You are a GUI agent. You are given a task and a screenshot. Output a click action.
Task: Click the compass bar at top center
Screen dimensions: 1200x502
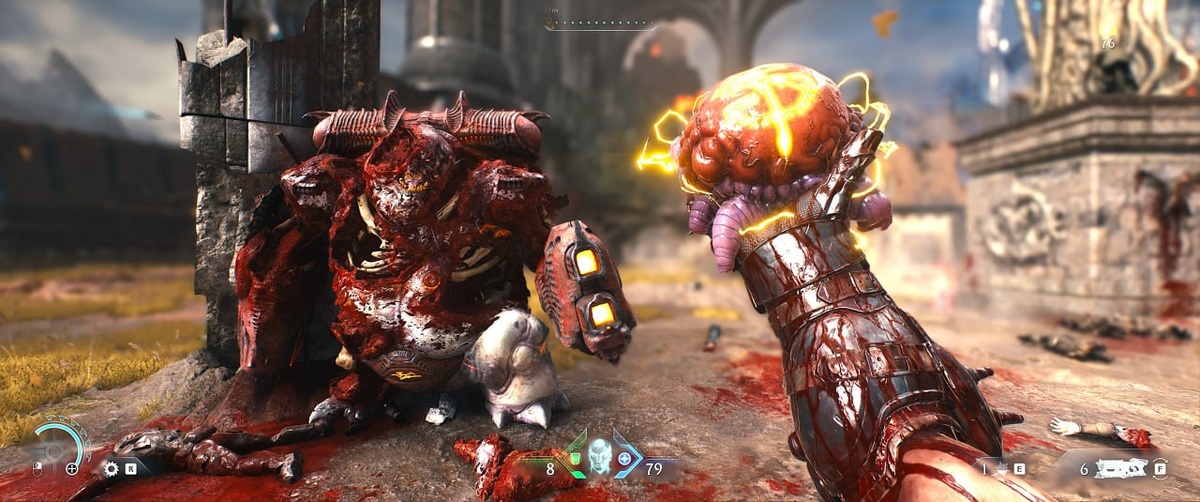[x=600, y=23]
